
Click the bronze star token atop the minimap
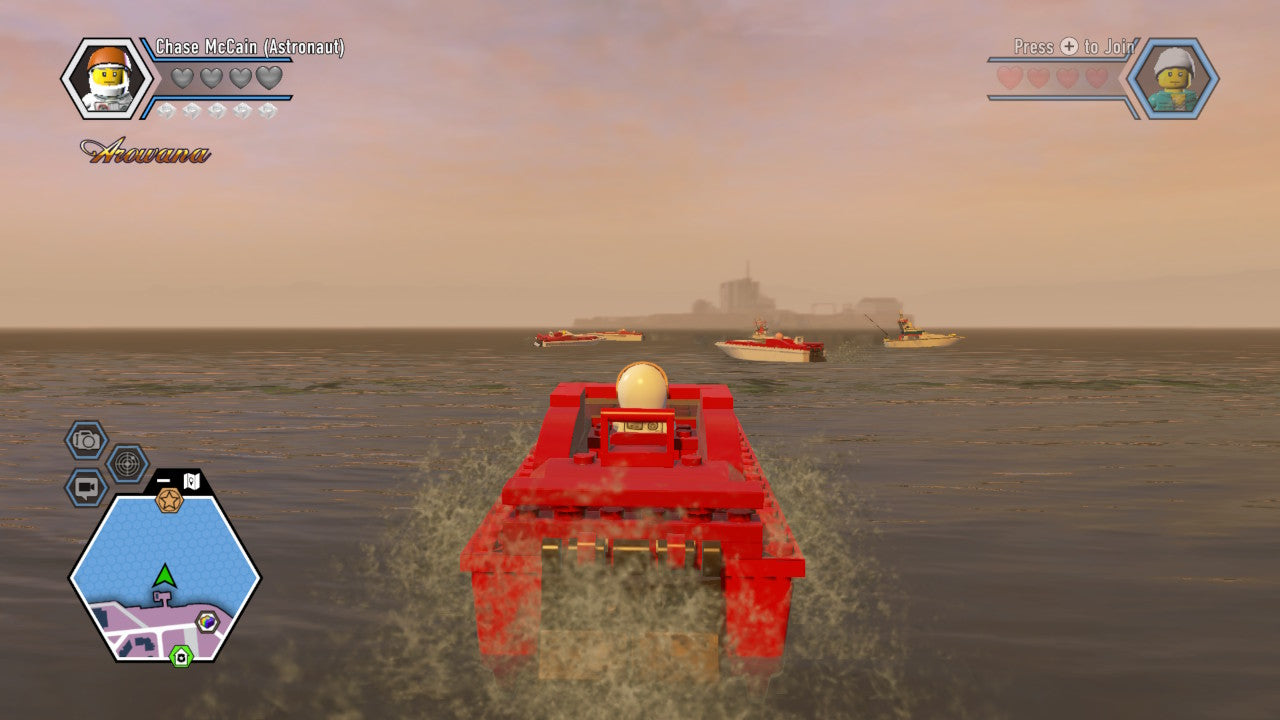coord(168,501)
